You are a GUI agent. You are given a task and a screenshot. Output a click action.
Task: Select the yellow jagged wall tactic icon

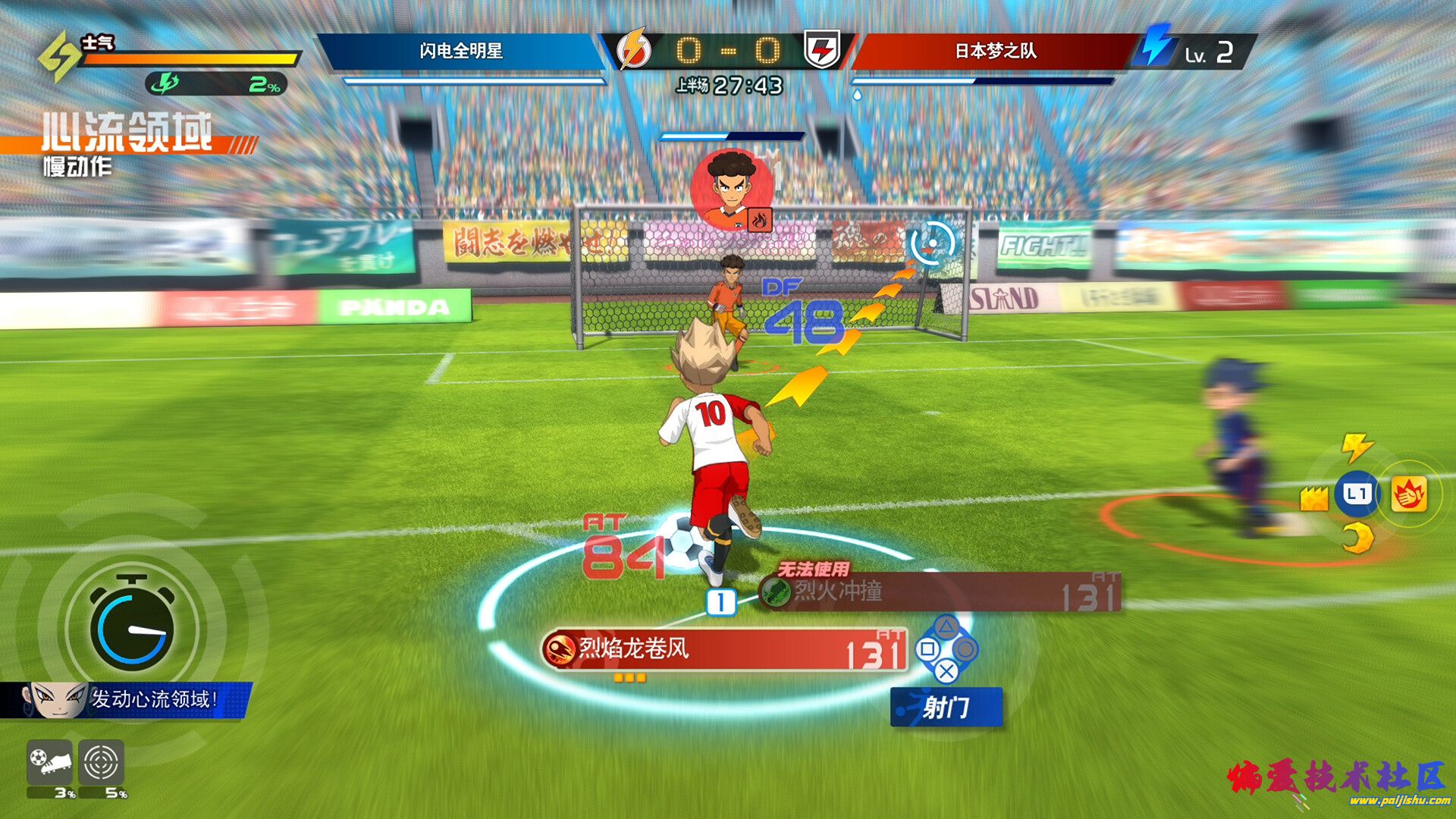point(1313,498)
